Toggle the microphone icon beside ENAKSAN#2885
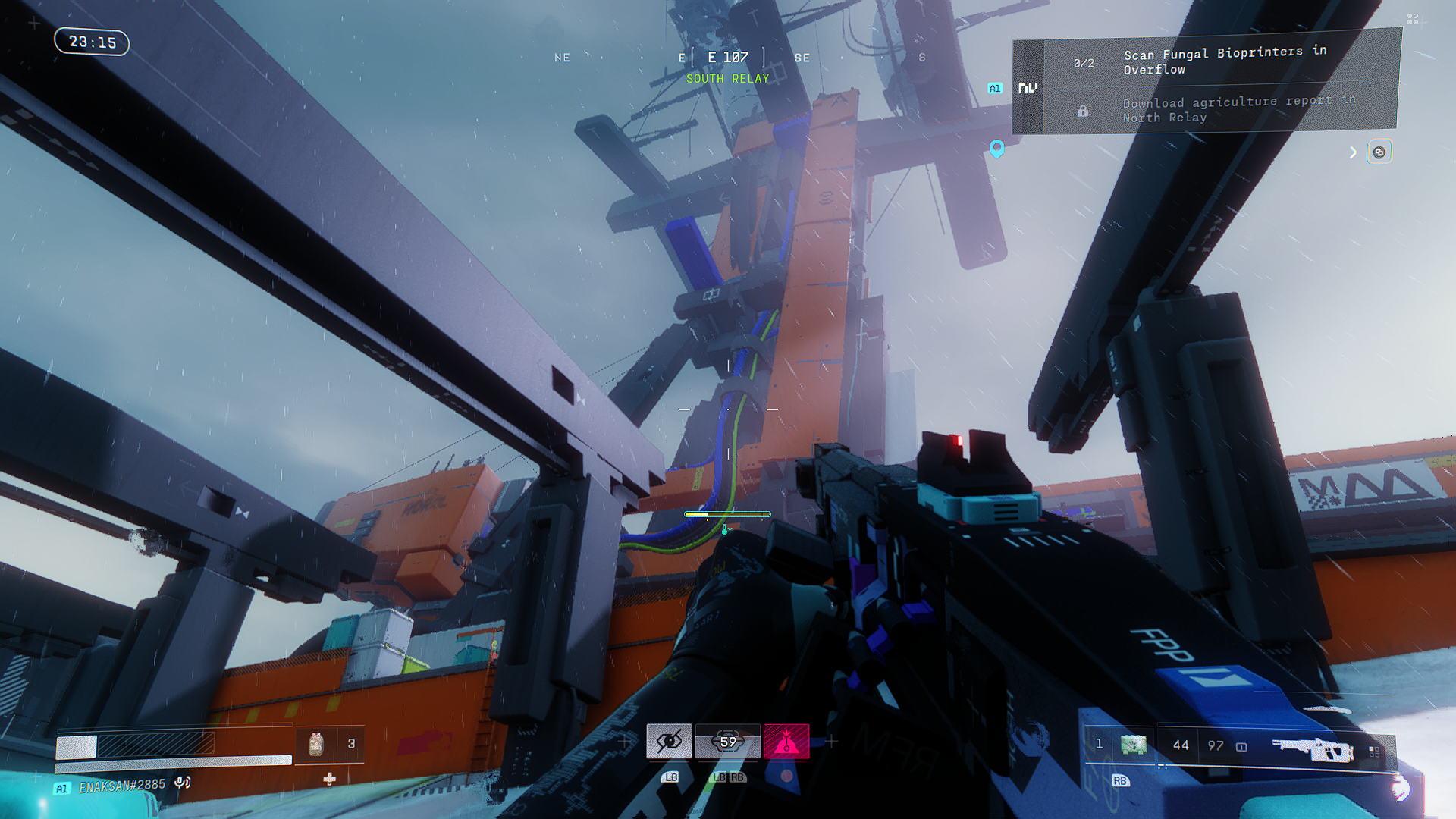 182,782
